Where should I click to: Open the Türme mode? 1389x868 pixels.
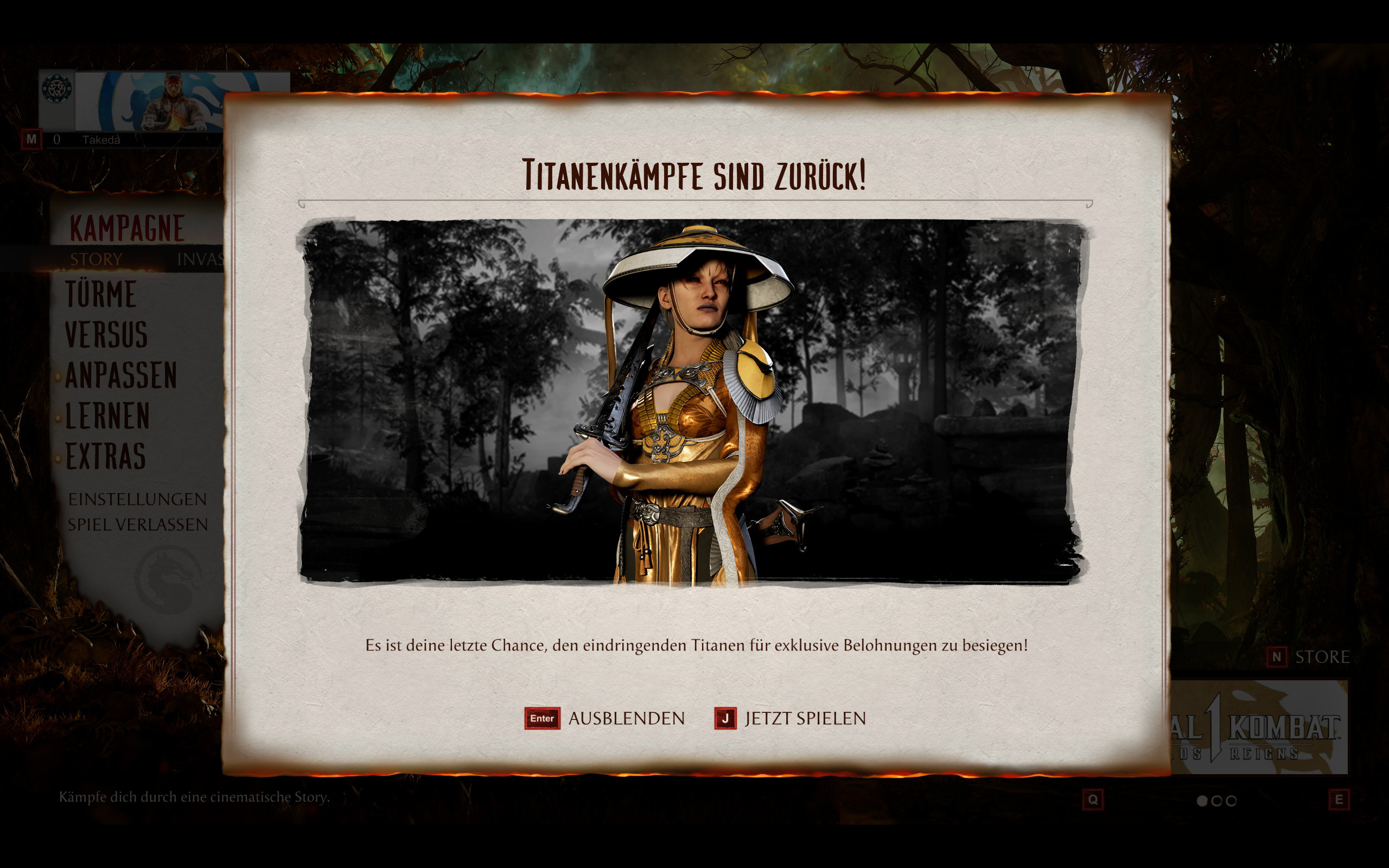point(101,294)
